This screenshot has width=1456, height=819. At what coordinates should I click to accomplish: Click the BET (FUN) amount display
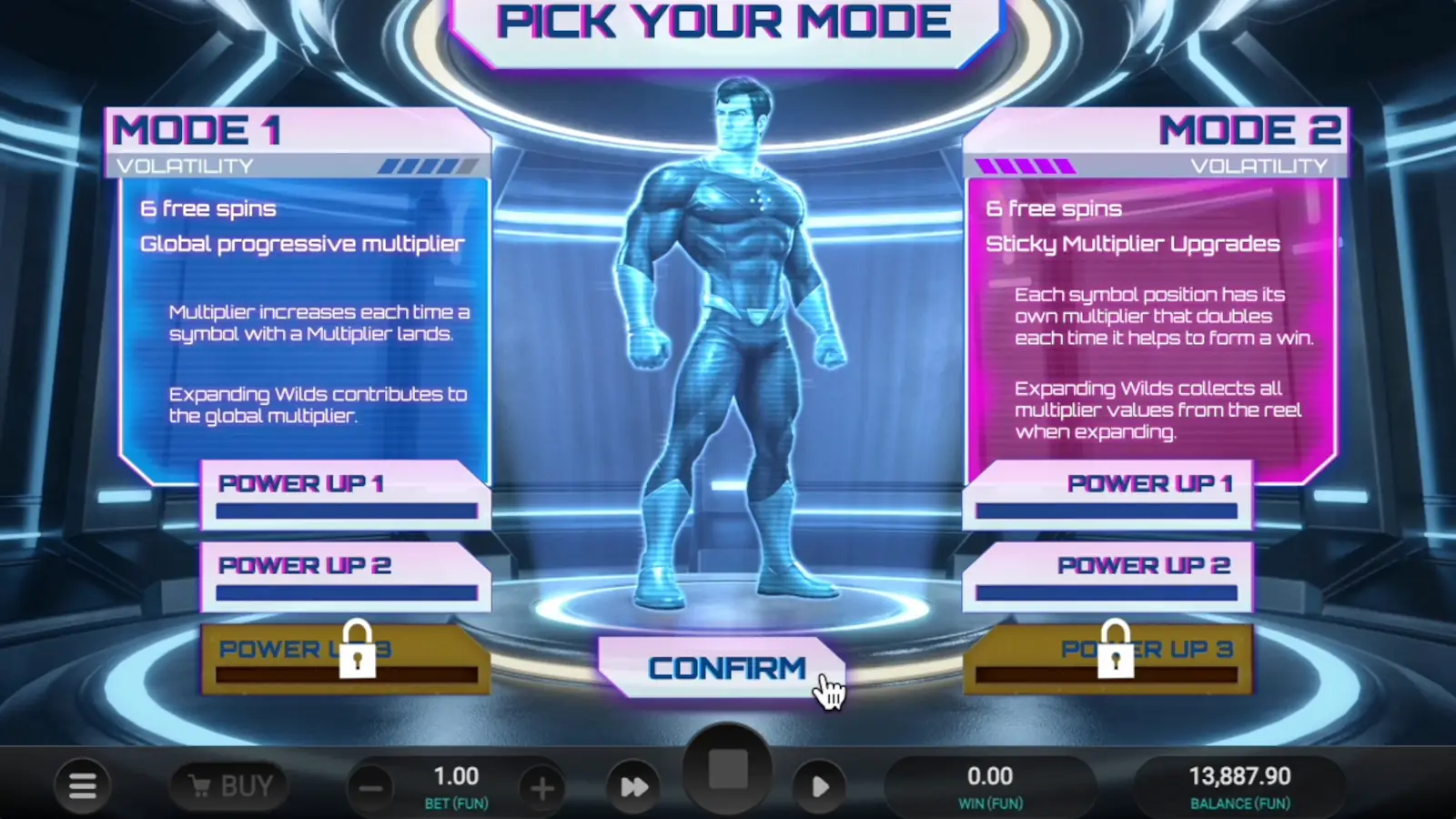click(455, 775)
